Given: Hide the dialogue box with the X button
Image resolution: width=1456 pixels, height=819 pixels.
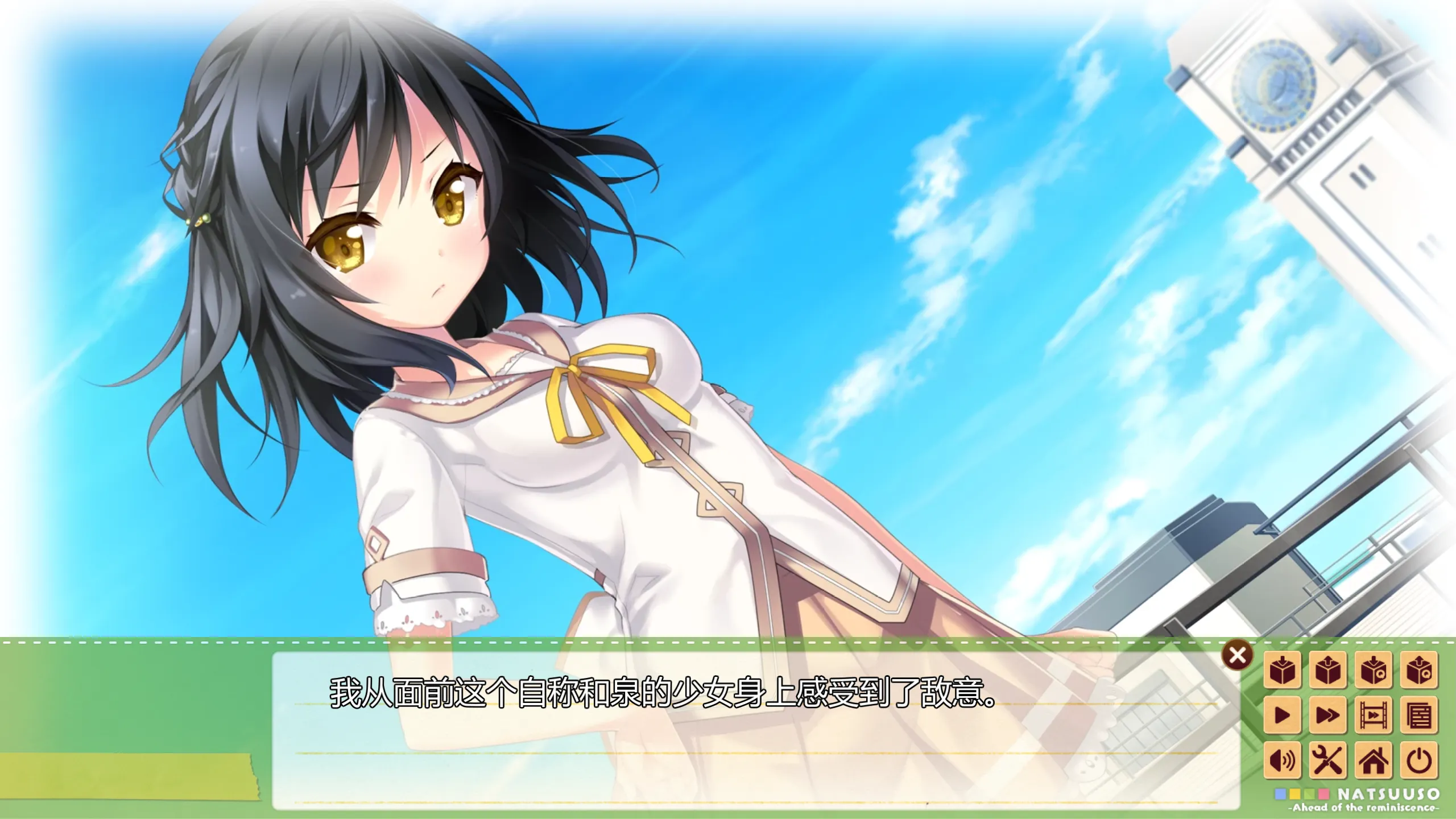Looking at the screenshot, I should (x=1237, y=656).
